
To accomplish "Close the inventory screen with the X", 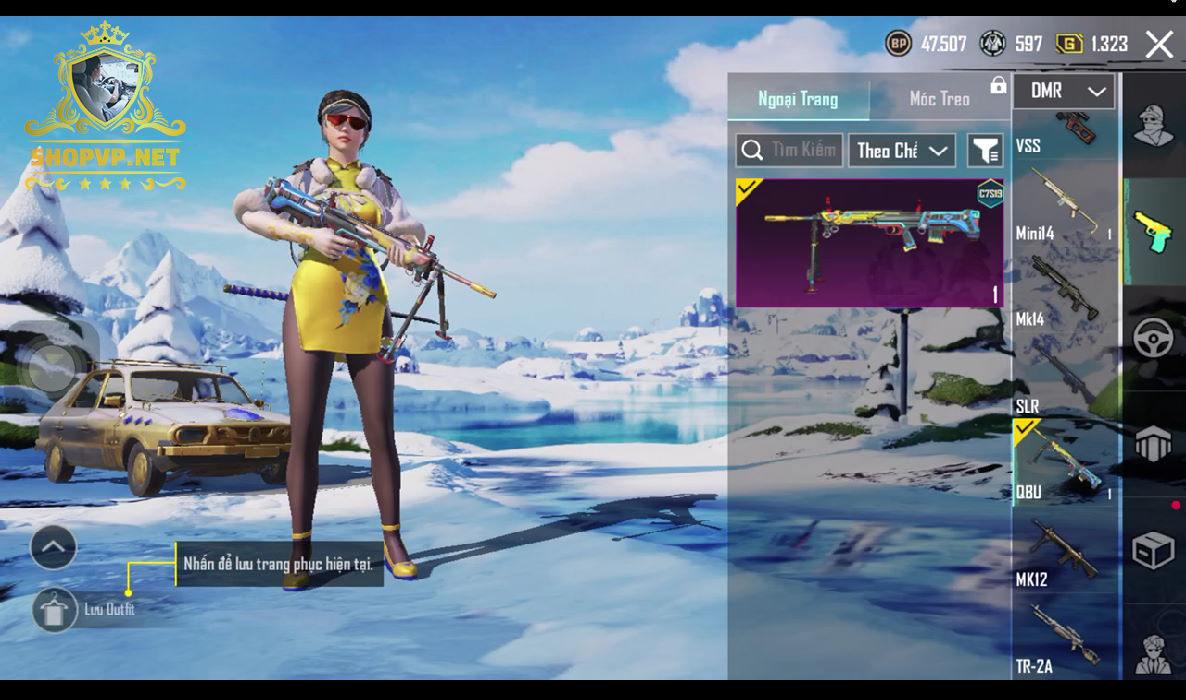I will tap(1159, 44).
